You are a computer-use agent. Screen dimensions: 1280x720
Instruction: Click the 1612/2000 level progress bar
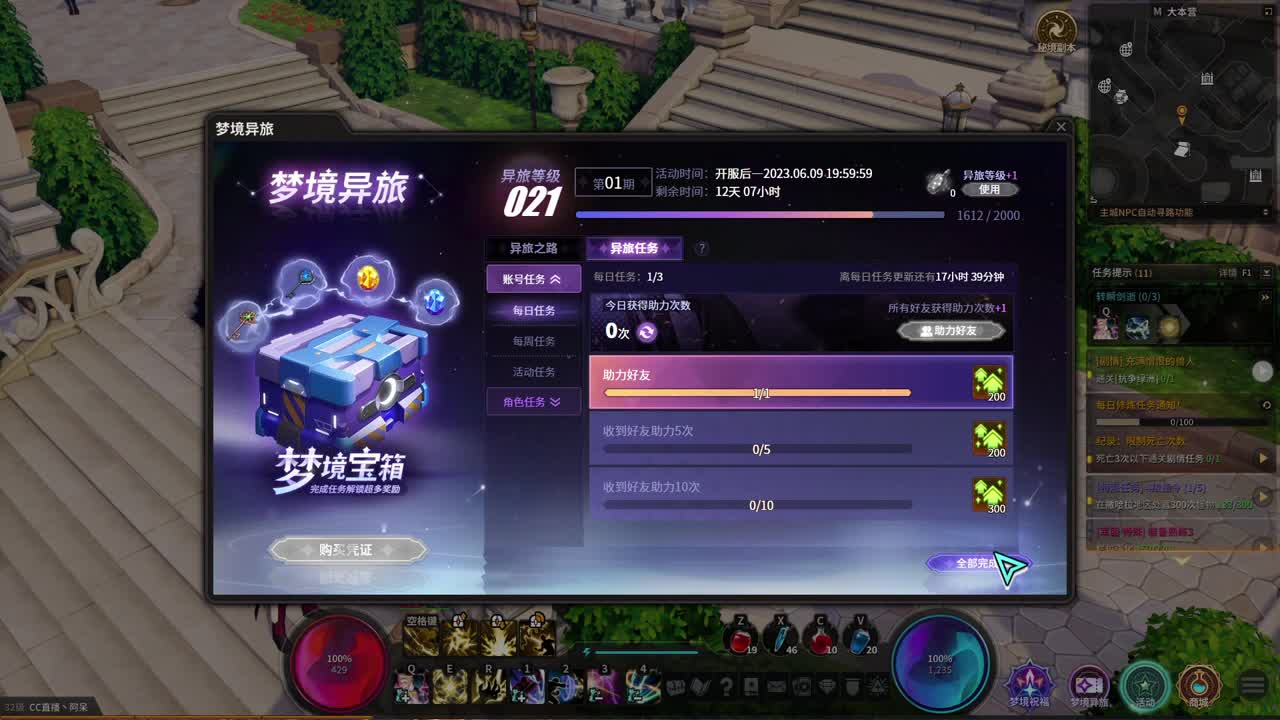click(x=760, y=213)
